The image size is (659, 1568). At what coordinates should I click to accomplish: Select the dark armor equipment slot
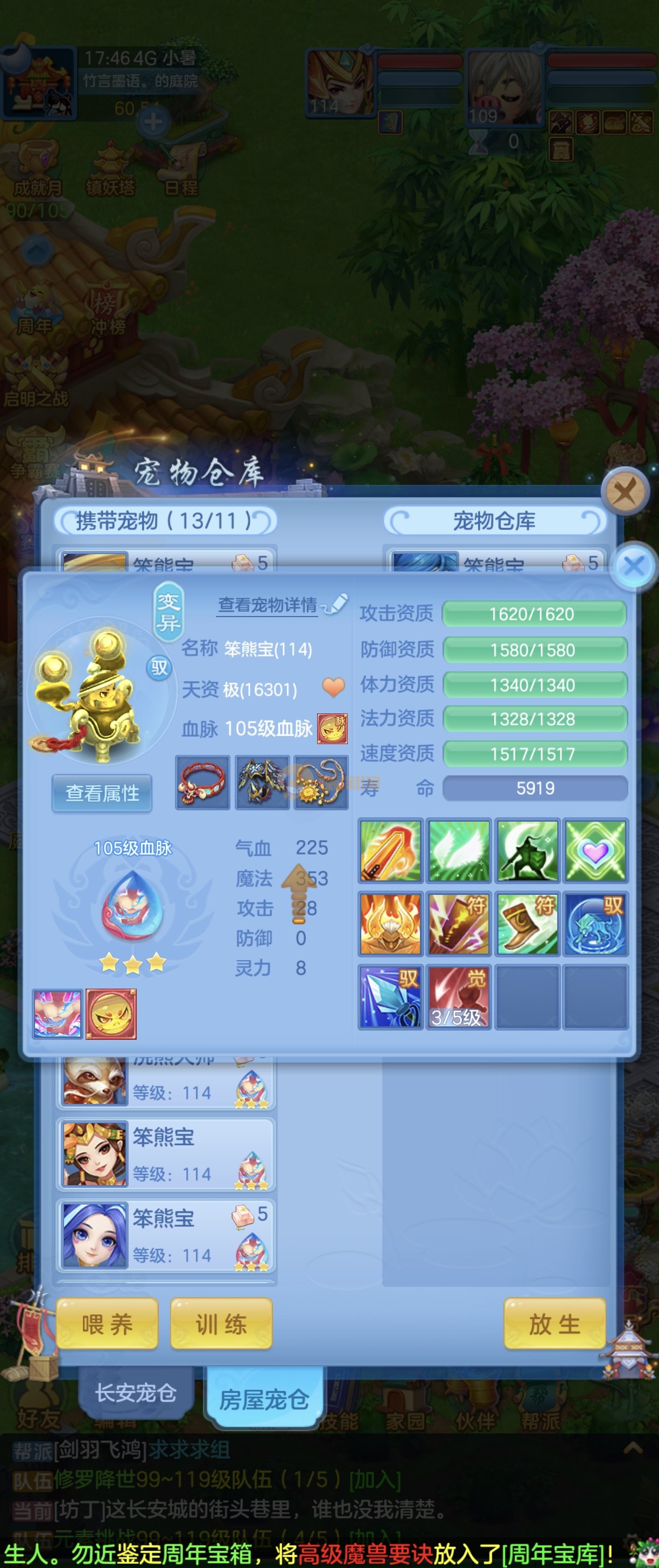point(262,783)
